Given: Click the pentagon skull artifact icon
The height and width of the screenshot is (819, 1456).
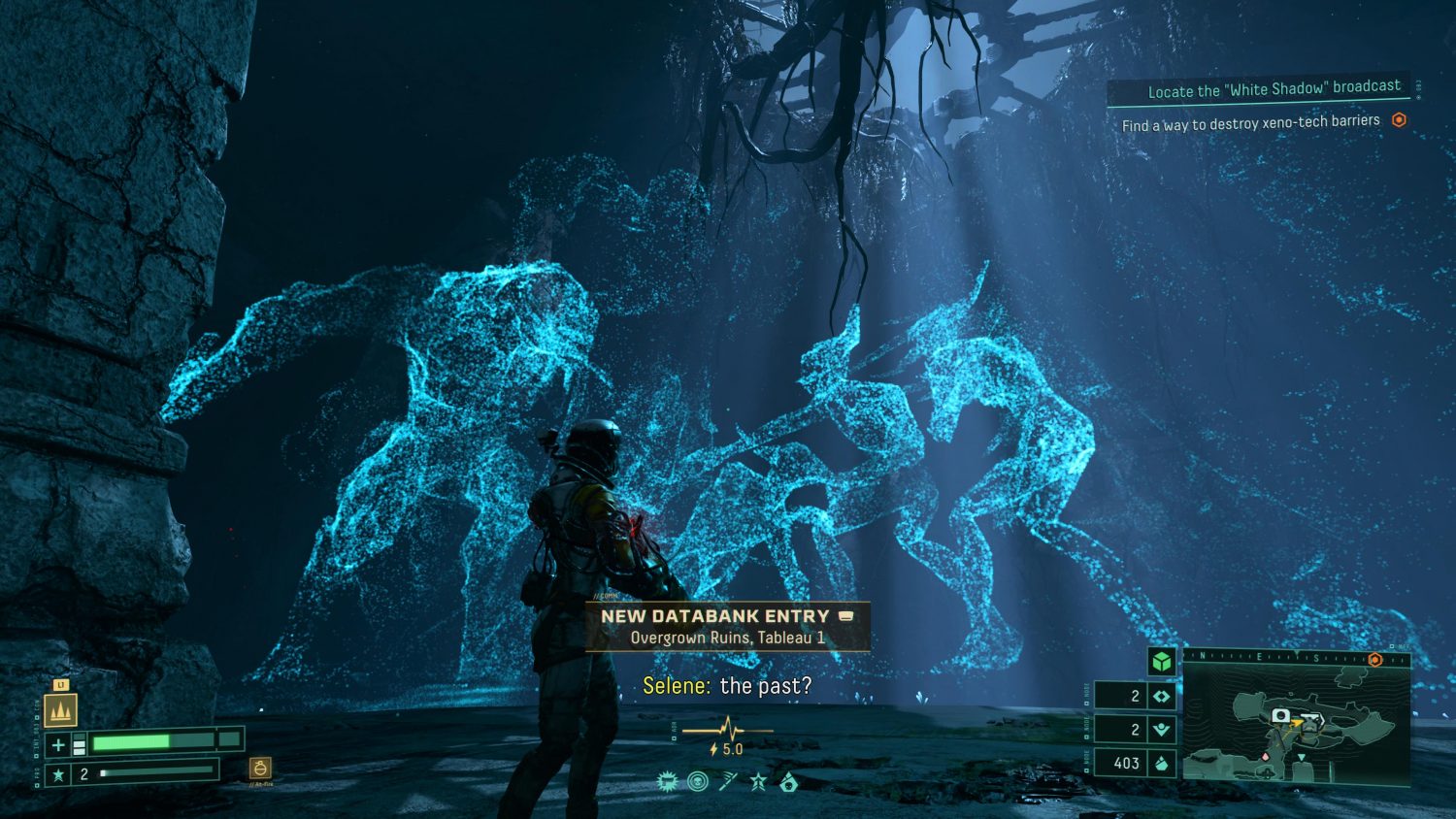Looking at the screenshot, I should point(788,781).
